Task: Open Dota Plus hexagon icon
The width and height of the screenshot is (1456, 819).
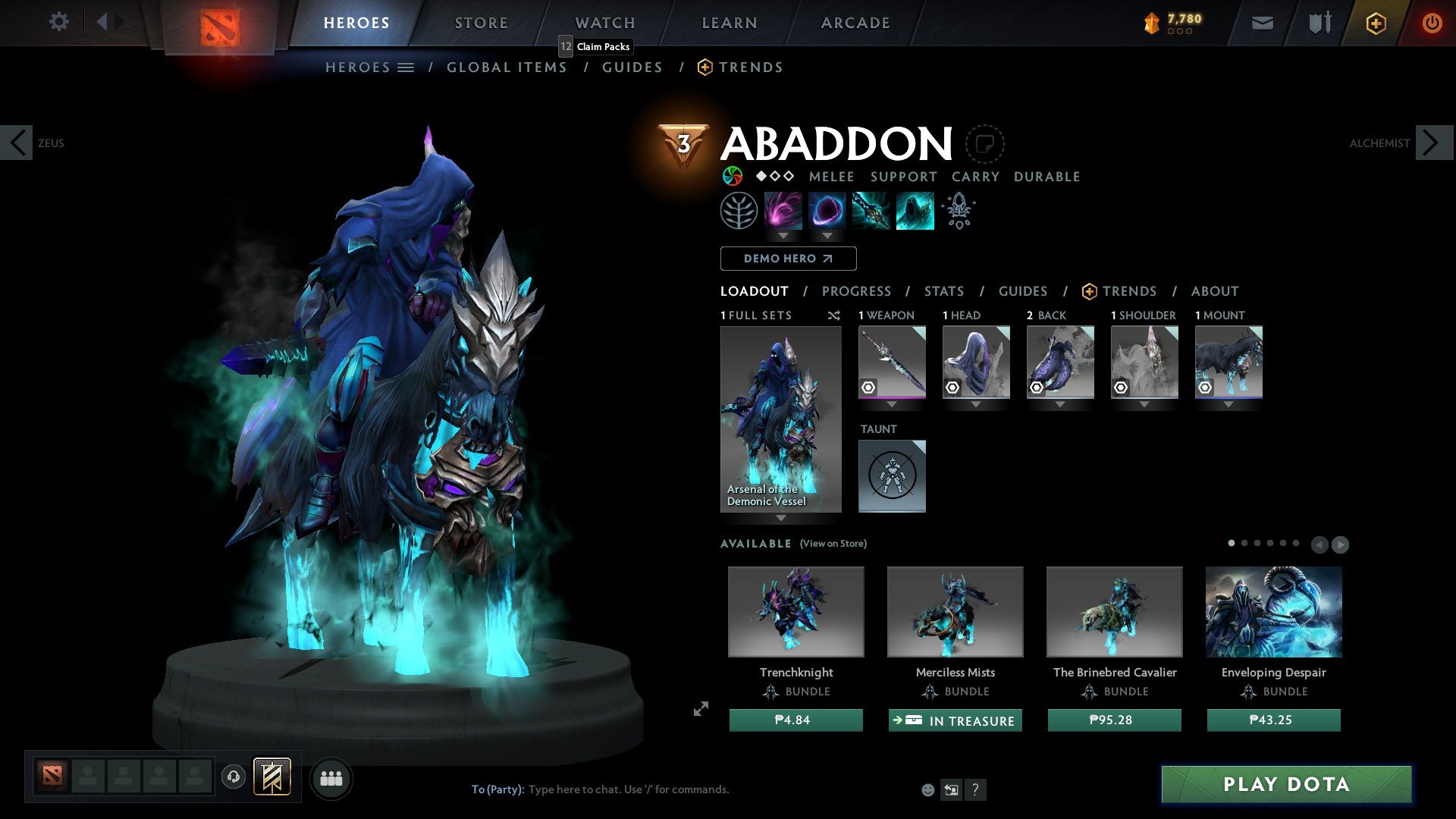Action: 1375,23
